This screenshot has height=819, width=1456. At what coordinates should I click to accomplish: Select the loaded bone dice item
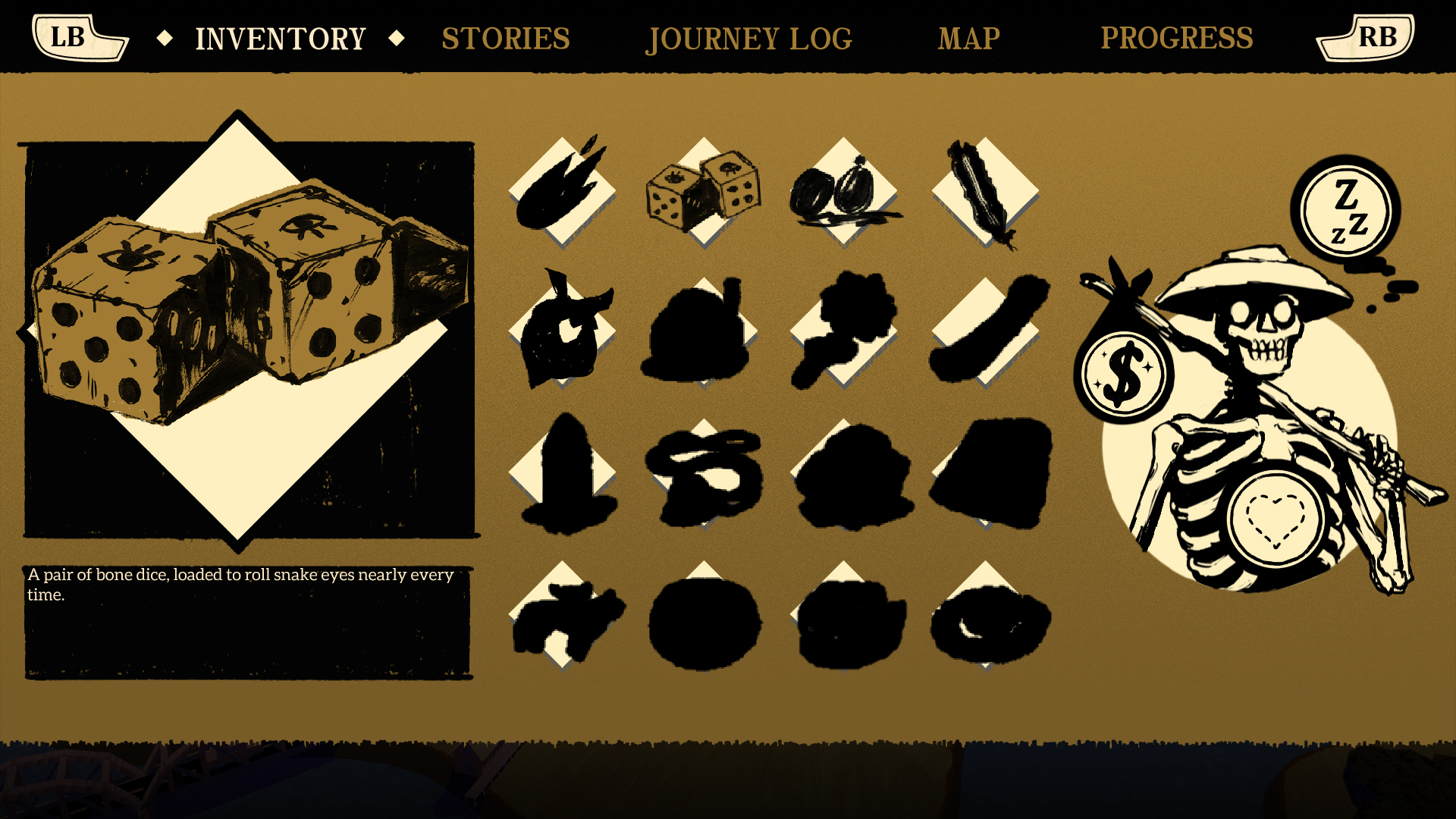[x=701, y=190]
